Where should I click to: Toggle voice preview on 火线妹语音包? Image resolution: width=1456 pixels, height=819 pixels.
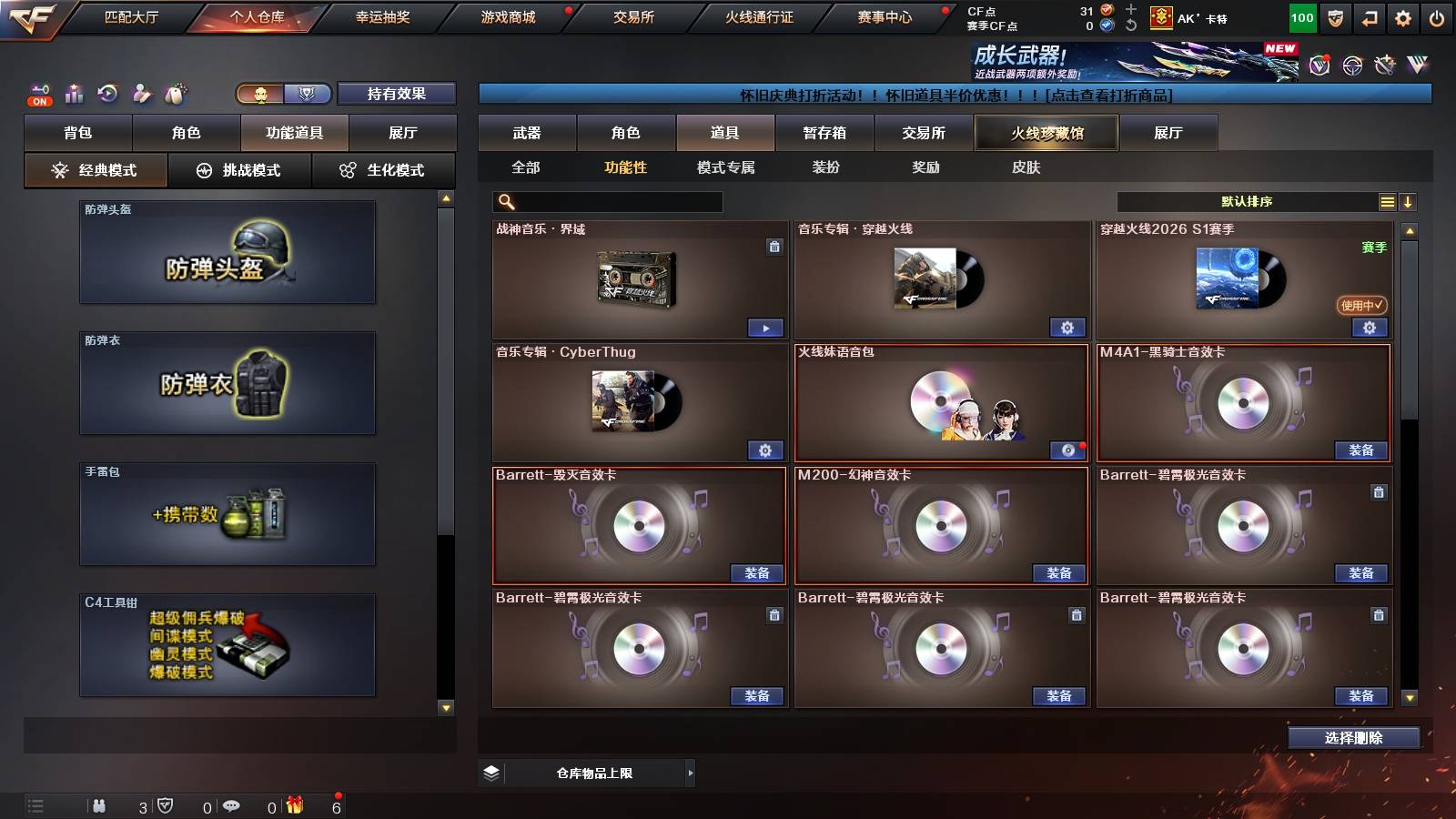tap(1068, 448)
